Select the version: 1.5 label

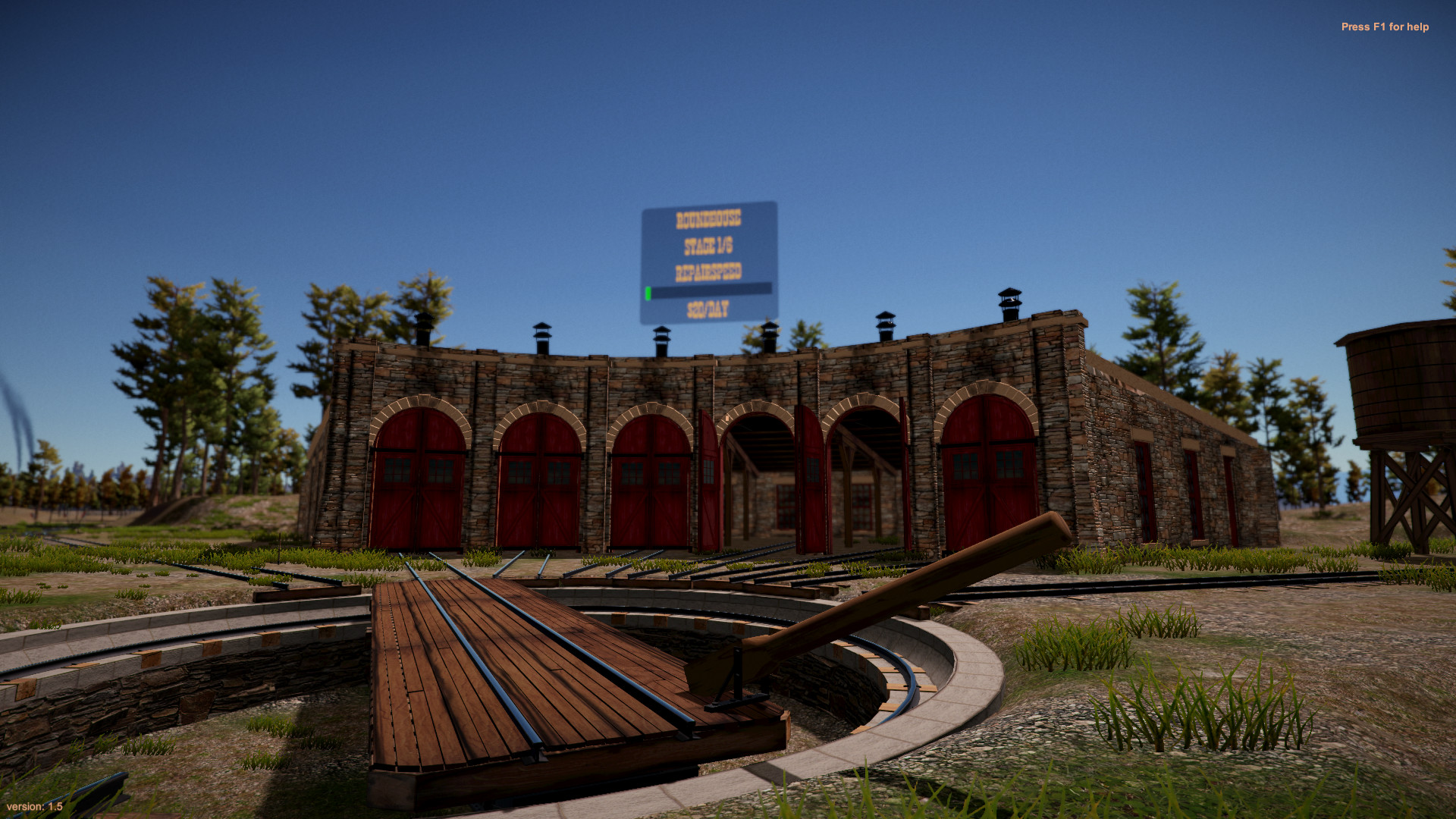point(36,805)
